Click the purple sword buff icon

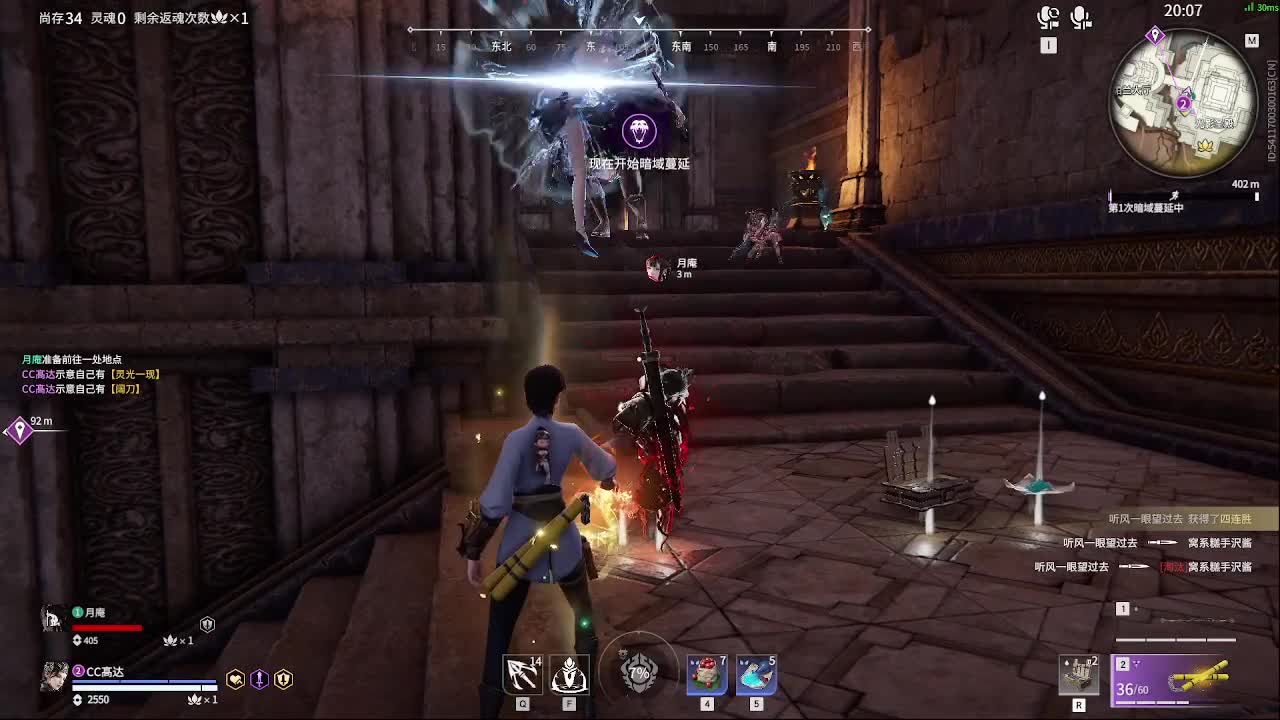[x=259, y=680]
